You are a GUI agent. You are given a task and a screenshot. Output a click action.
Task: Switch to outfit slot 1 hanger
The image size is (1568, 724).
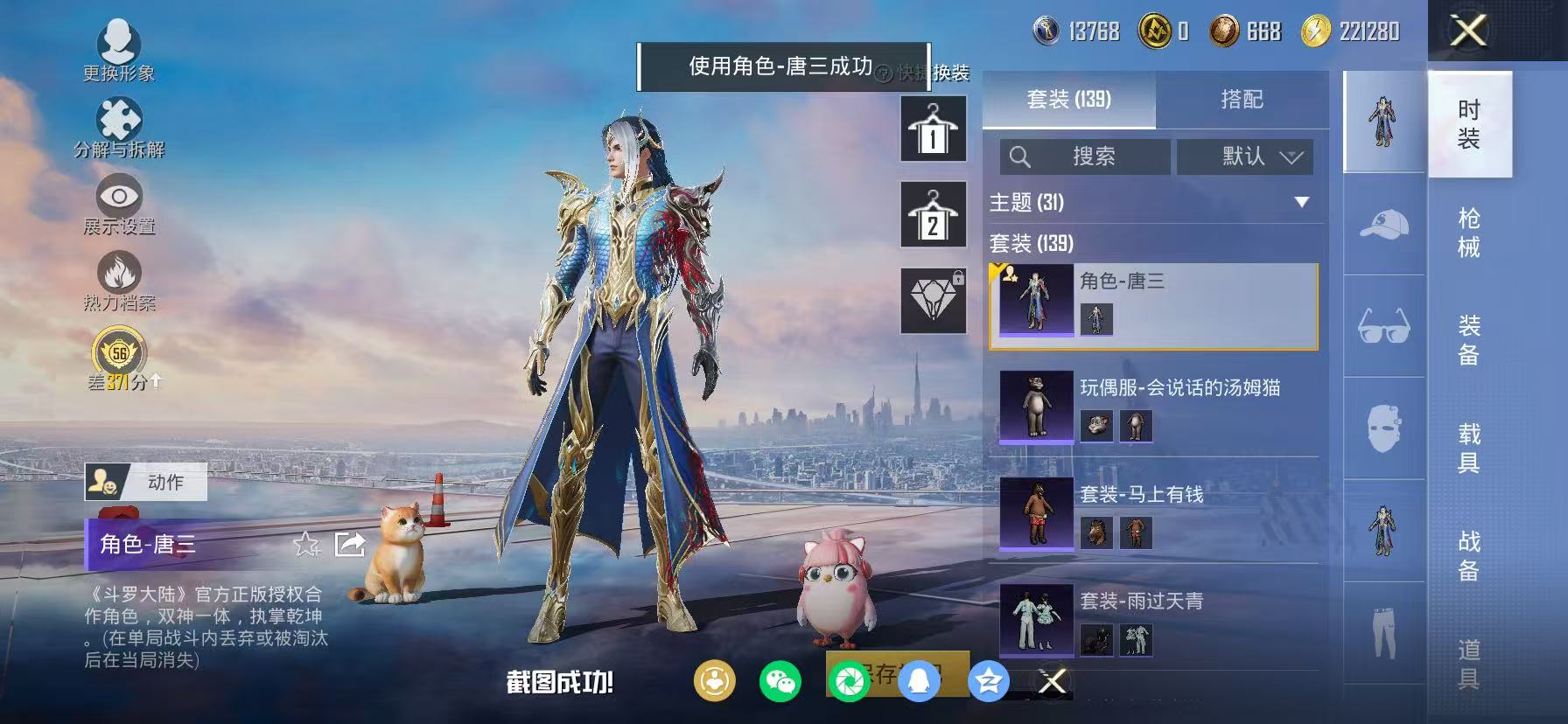click(934, 131)
